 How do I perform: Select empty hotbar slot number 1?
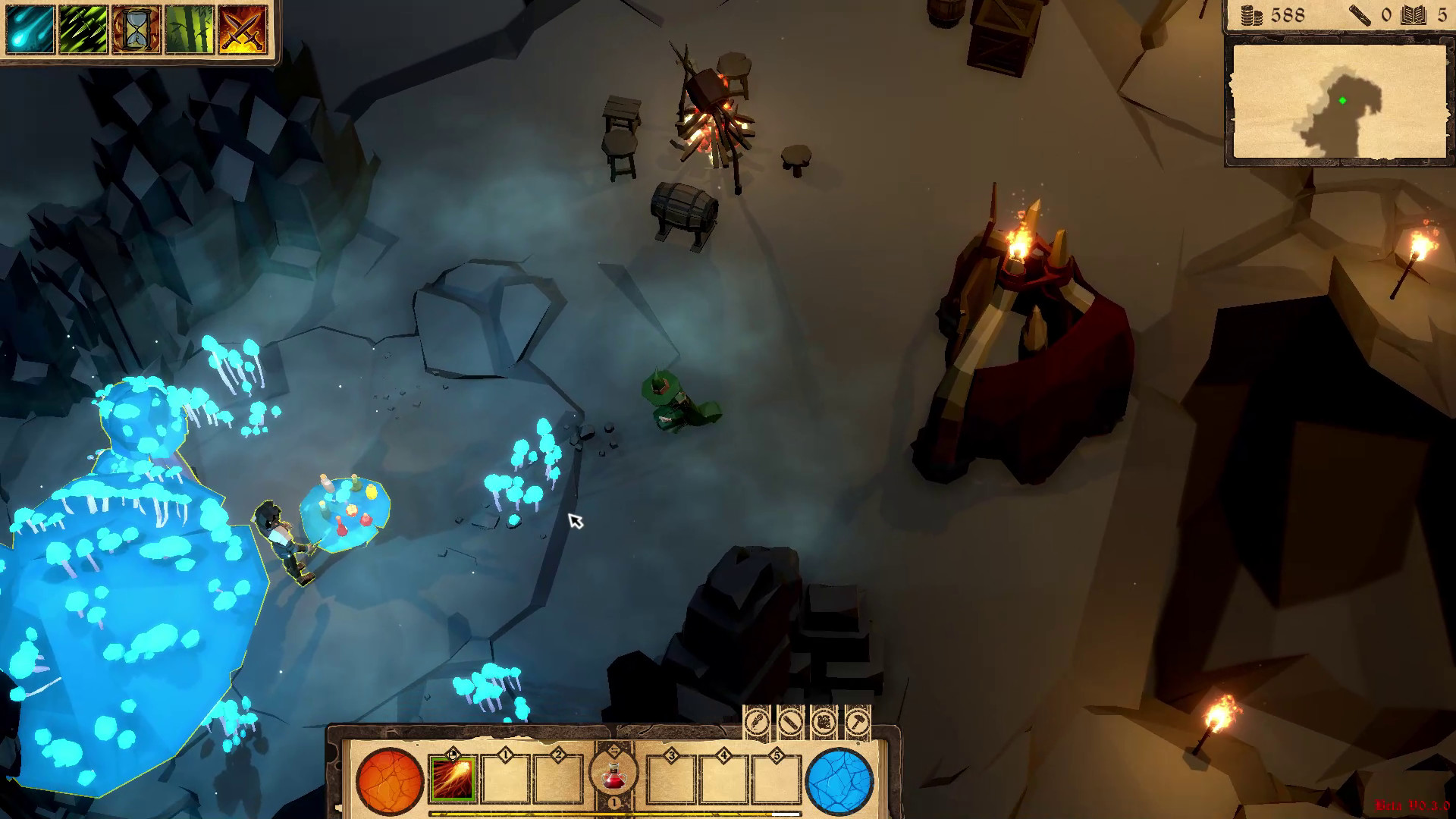[x=507, y=780]
